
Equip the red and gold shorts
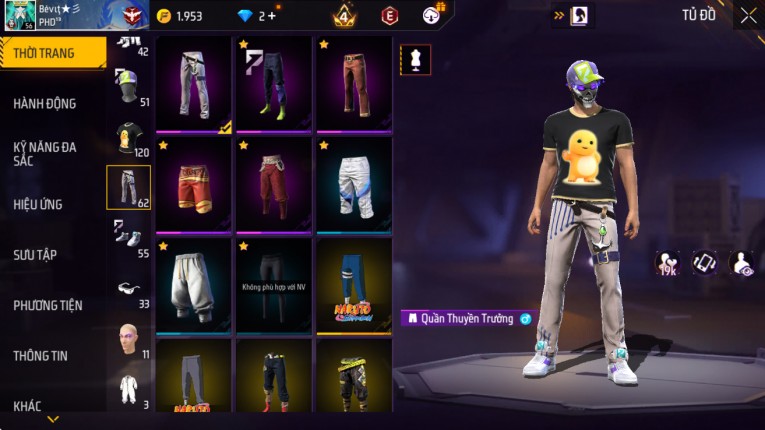193,183
